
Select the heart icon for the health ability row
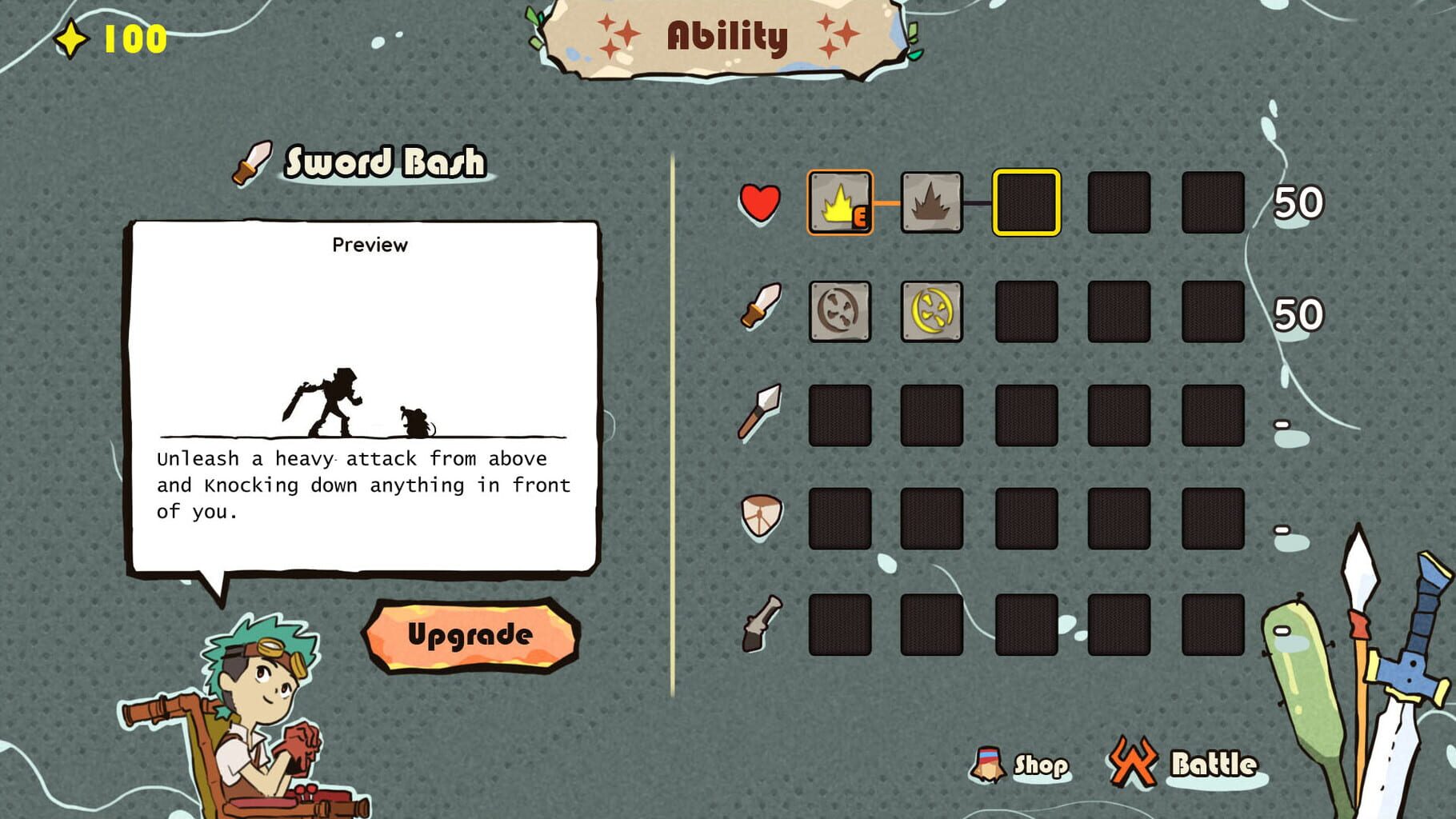tap(760, 203)
